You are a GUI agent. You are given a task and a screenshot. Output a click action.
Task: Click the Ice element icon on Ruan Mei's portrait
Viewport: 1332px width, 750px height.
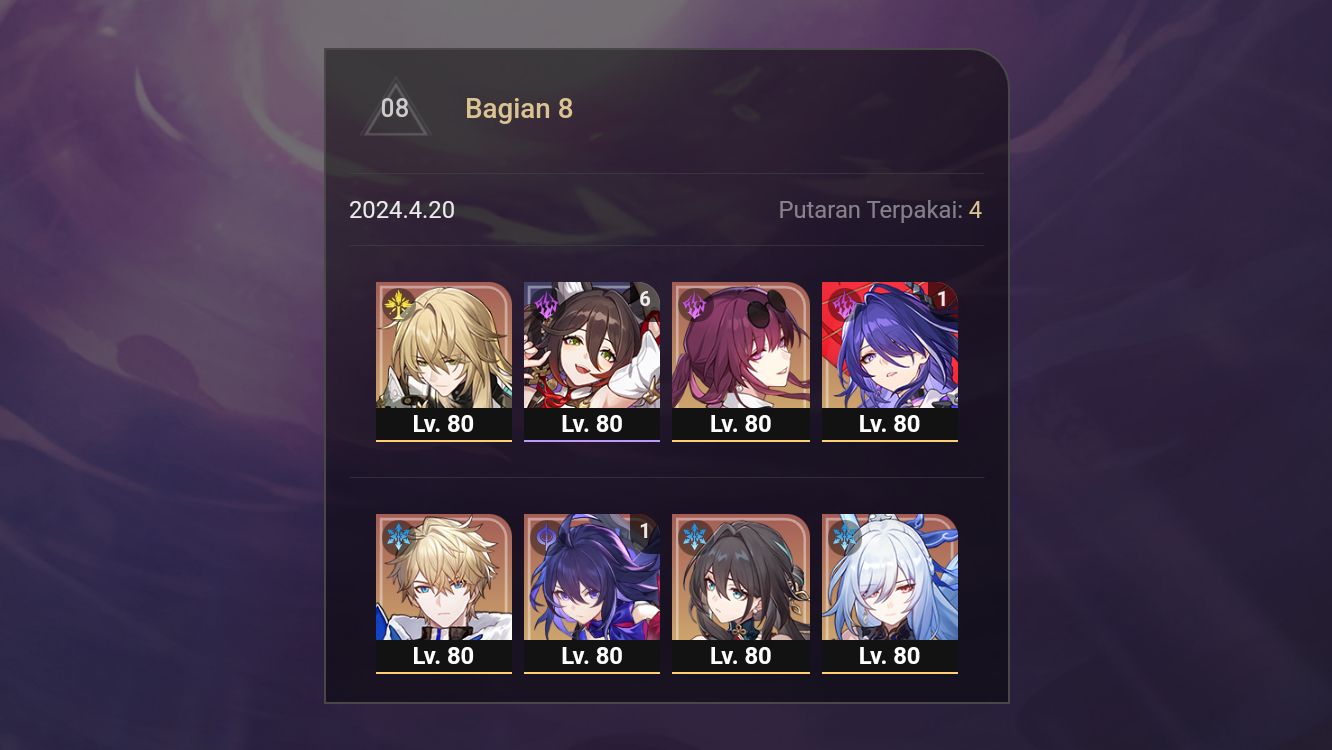[x=695, y=535]
